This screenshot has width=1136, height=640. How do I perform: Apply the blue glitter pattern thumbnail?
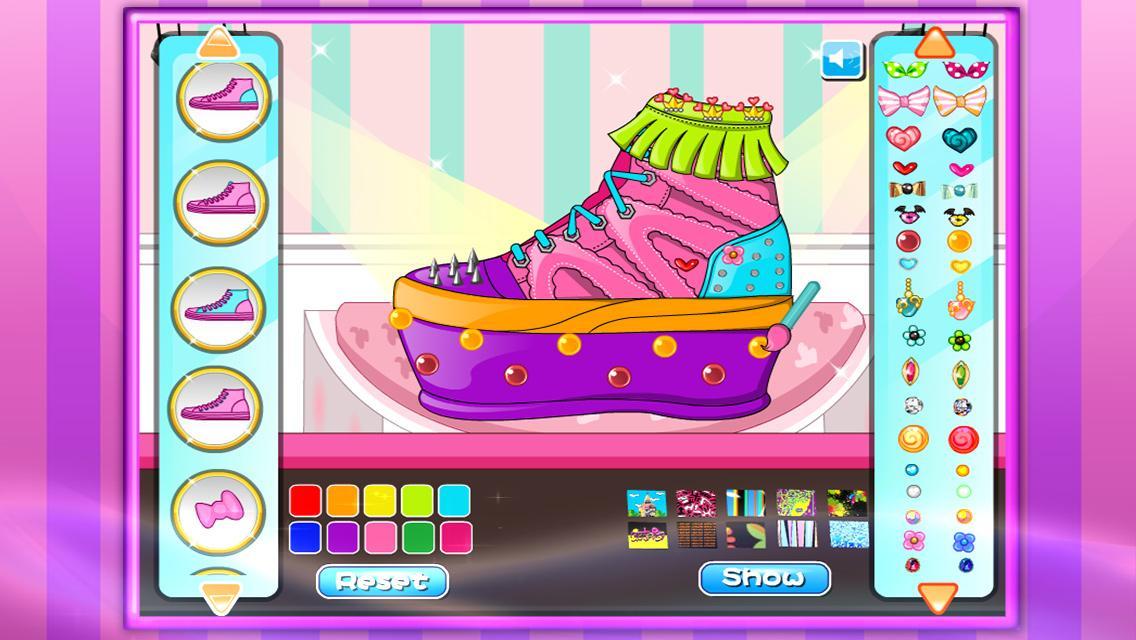[x=848, y=535]
